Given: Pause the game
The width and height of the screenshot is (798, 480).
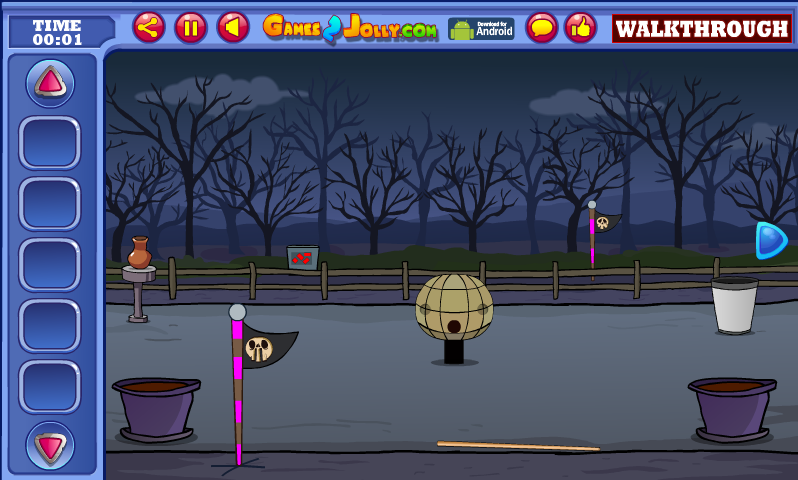Looking at the screenshot, I should tap(191, 27).
